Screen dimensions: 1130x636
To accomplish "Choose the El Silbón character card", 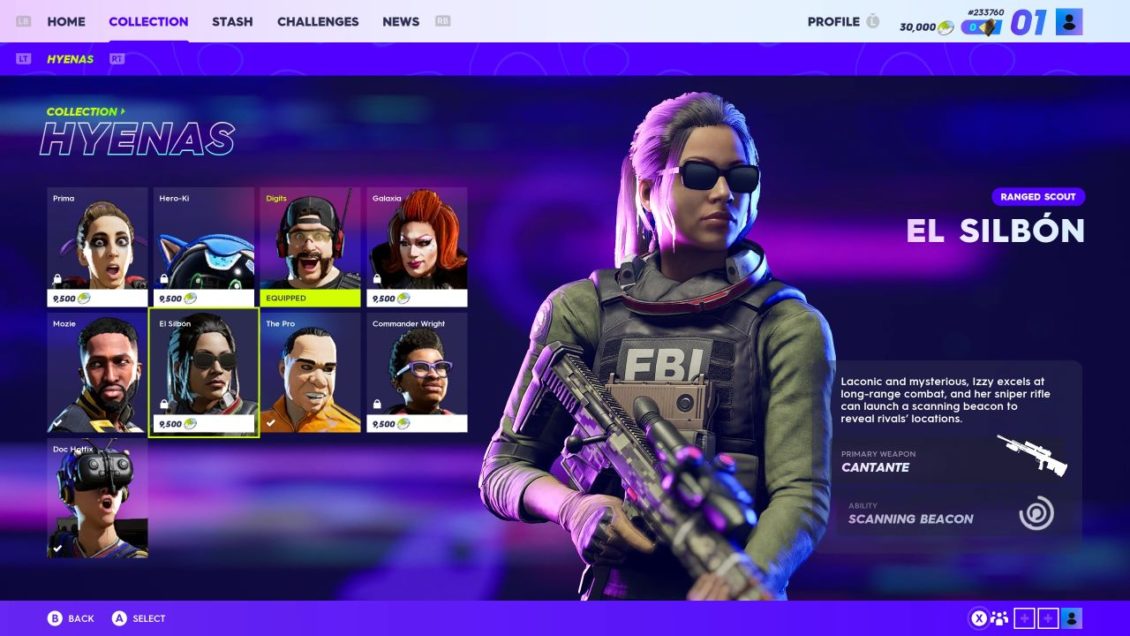I will [204, 373].
